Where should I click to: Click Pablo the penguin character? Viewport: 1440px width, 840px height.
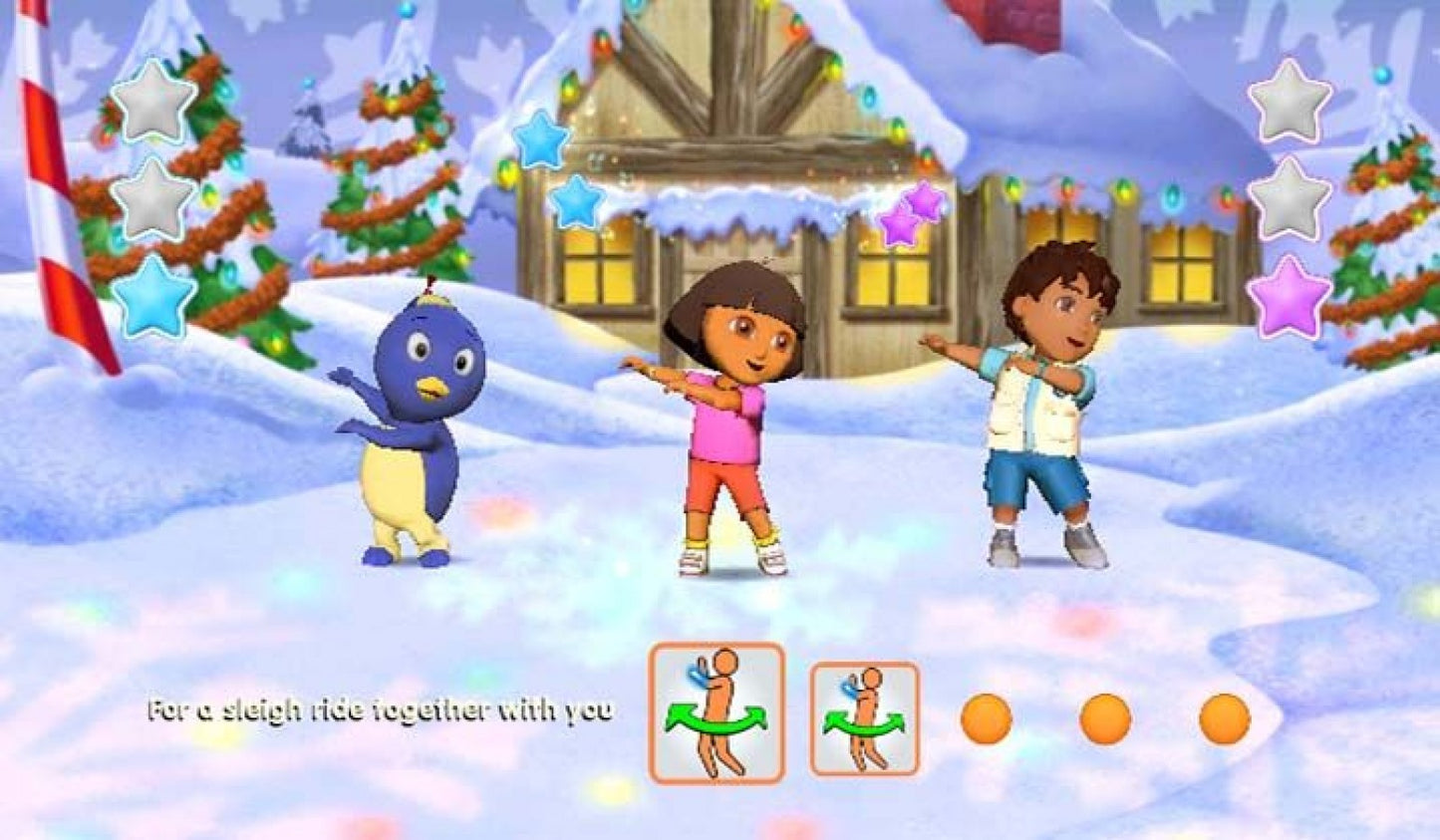pos(421,428)
